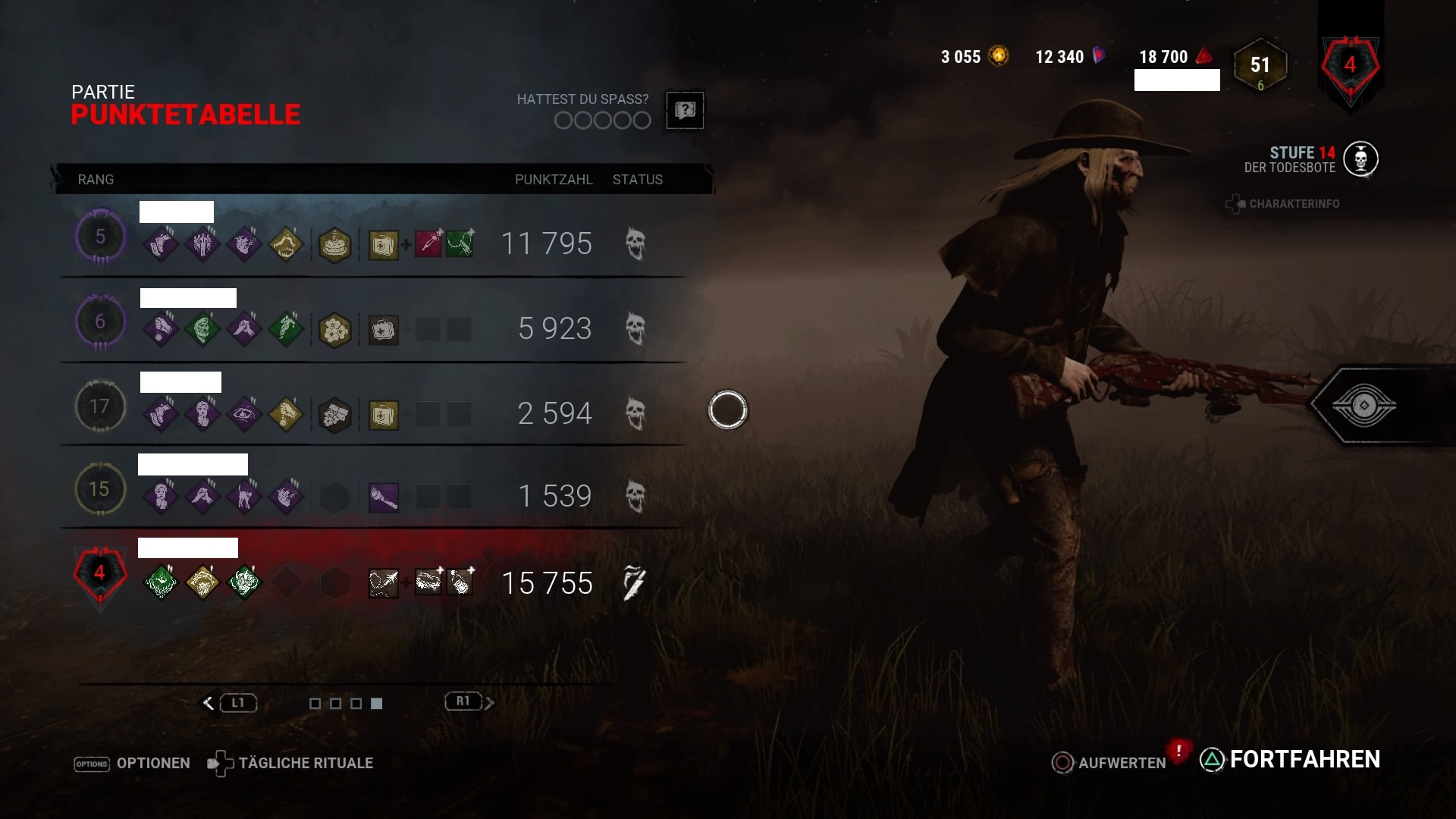Click the escape lightning icon beside 15 755
1456x819 pixels.
click(x=634, y=582)
